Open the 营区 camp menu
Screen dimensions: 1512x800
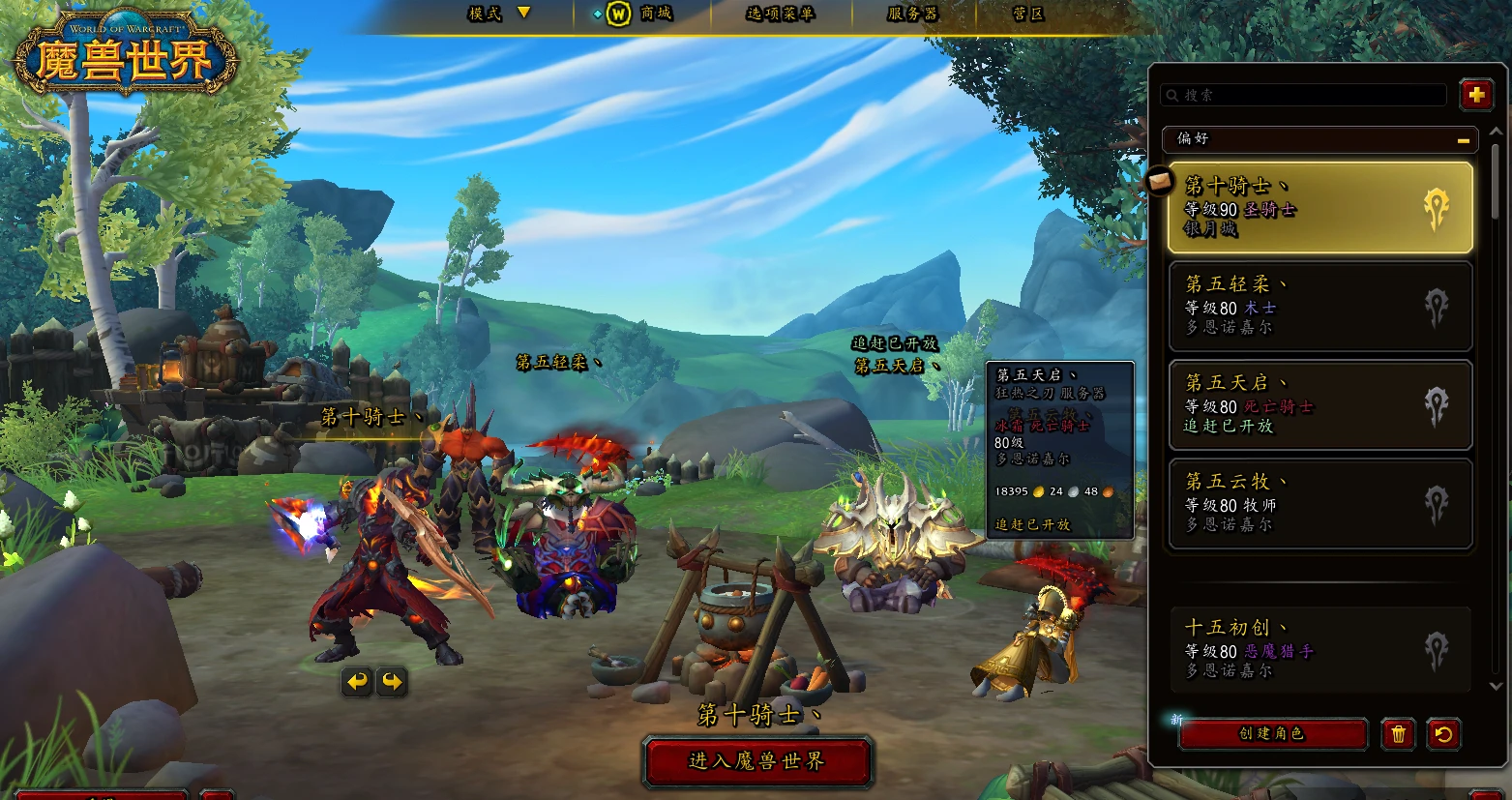[x=1027, y=14]
